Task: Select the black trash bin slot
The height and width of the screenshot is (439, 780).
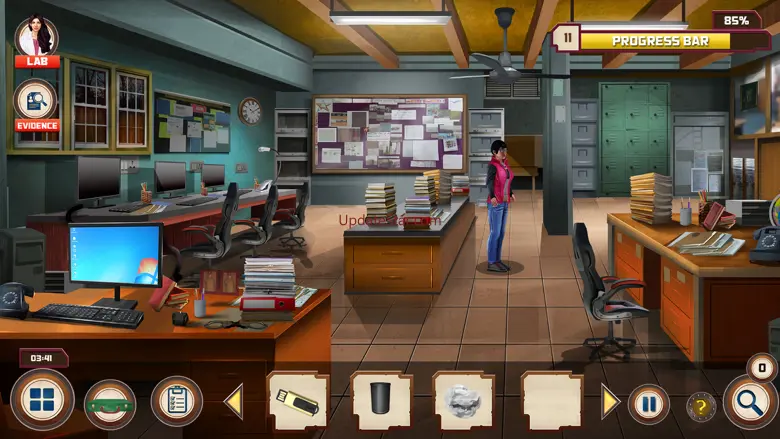Action: coord(381,402)
